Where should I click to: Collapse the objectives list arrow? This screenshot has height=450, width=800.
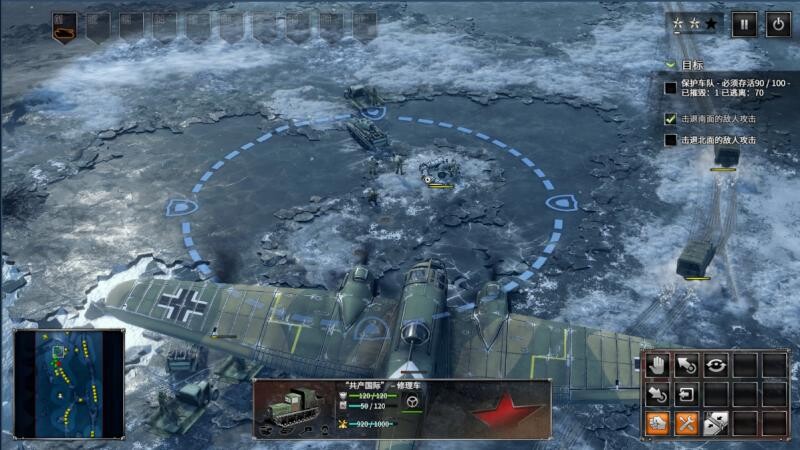pos(671,65)
